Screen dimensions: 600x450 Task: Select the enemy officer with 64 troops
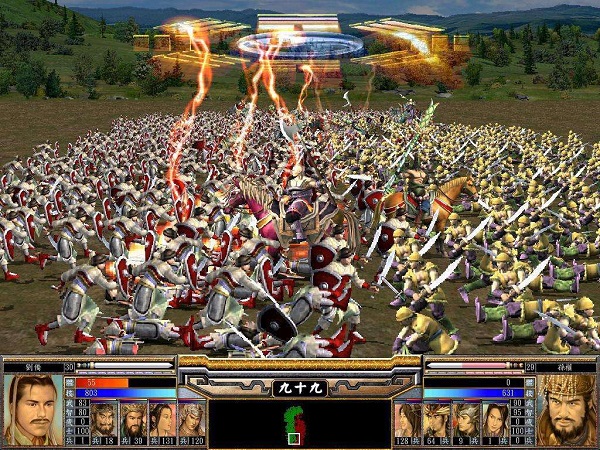tap(437, 419)
